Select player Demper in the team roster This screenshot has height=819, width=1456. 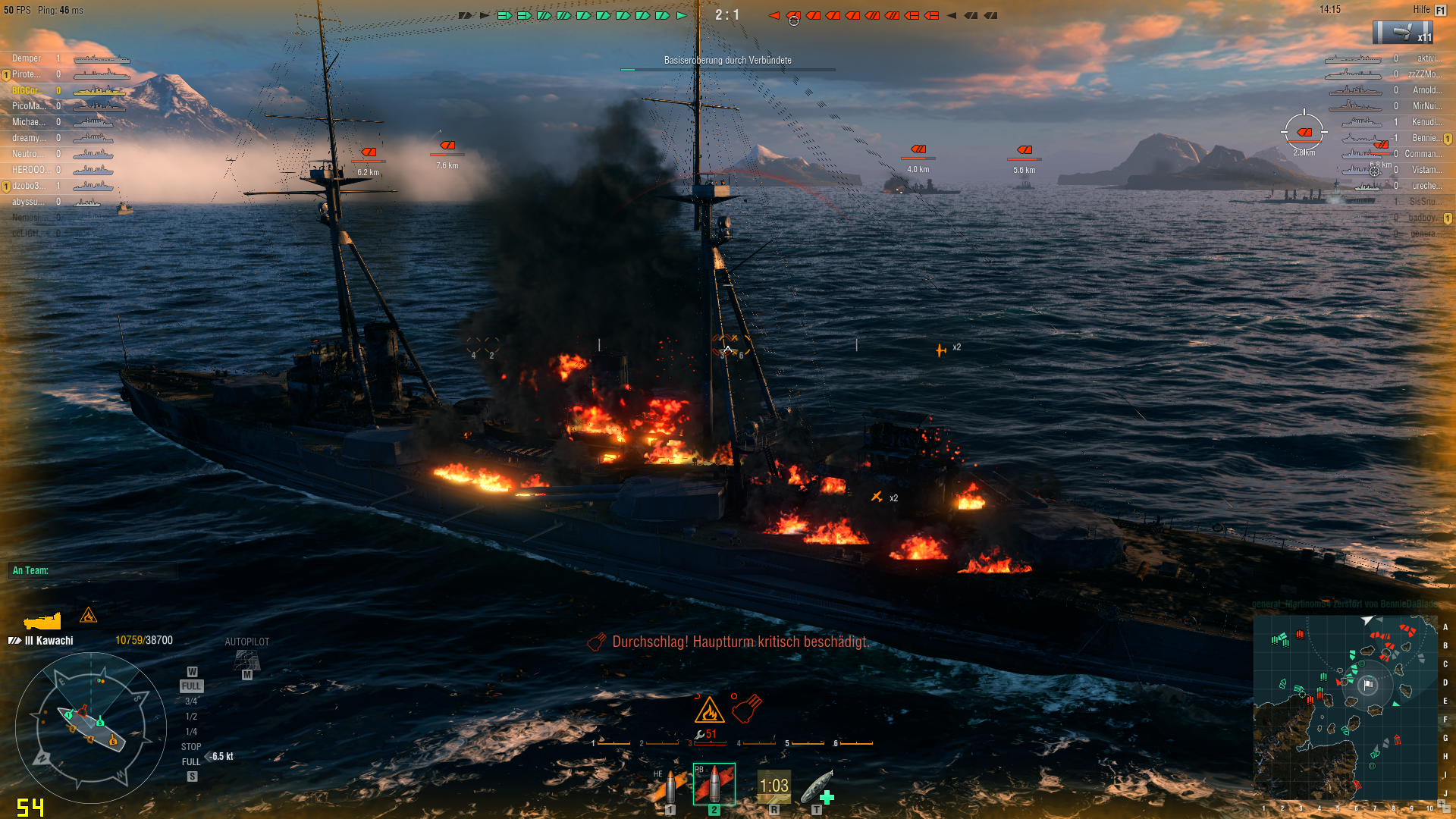pyautogui.click(x=27, y=58)
